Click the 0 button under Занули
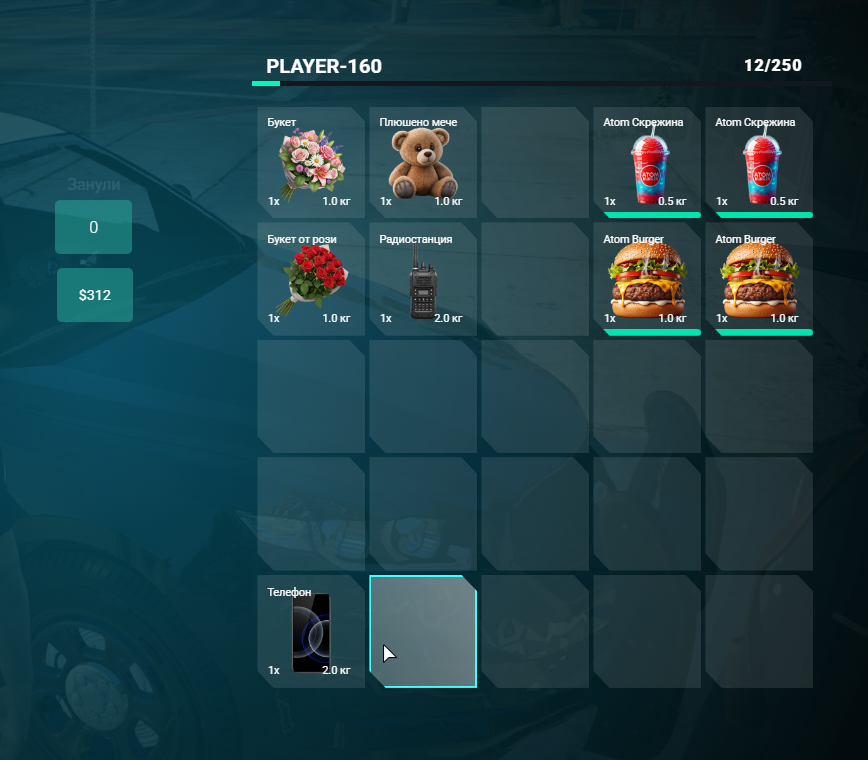Image resolution: width=868 pixels, height=760 pixels. point(94,227)
